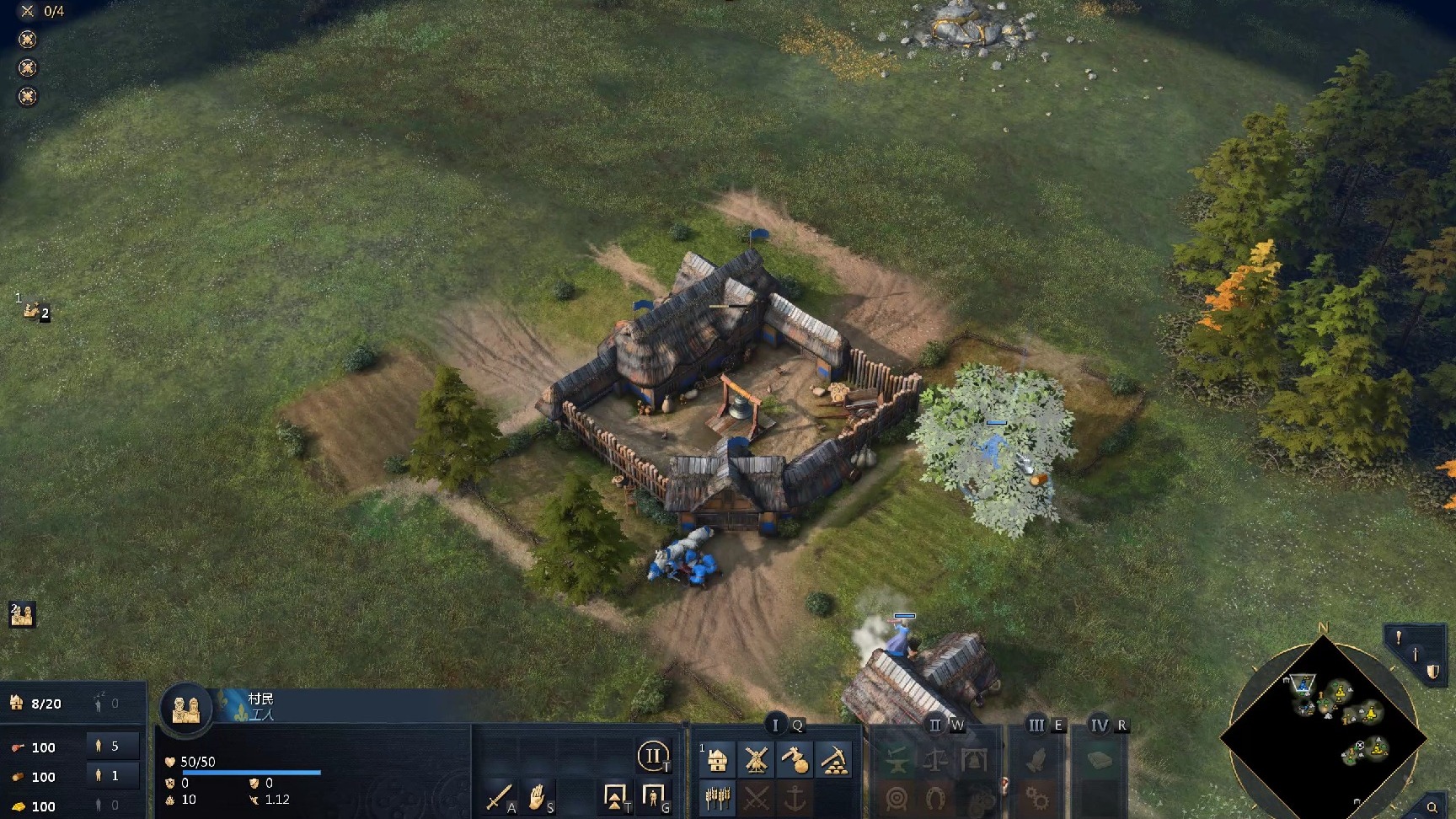Click the exclamation ping button by minimap

pyautogui.click(x=1399, y=638)
